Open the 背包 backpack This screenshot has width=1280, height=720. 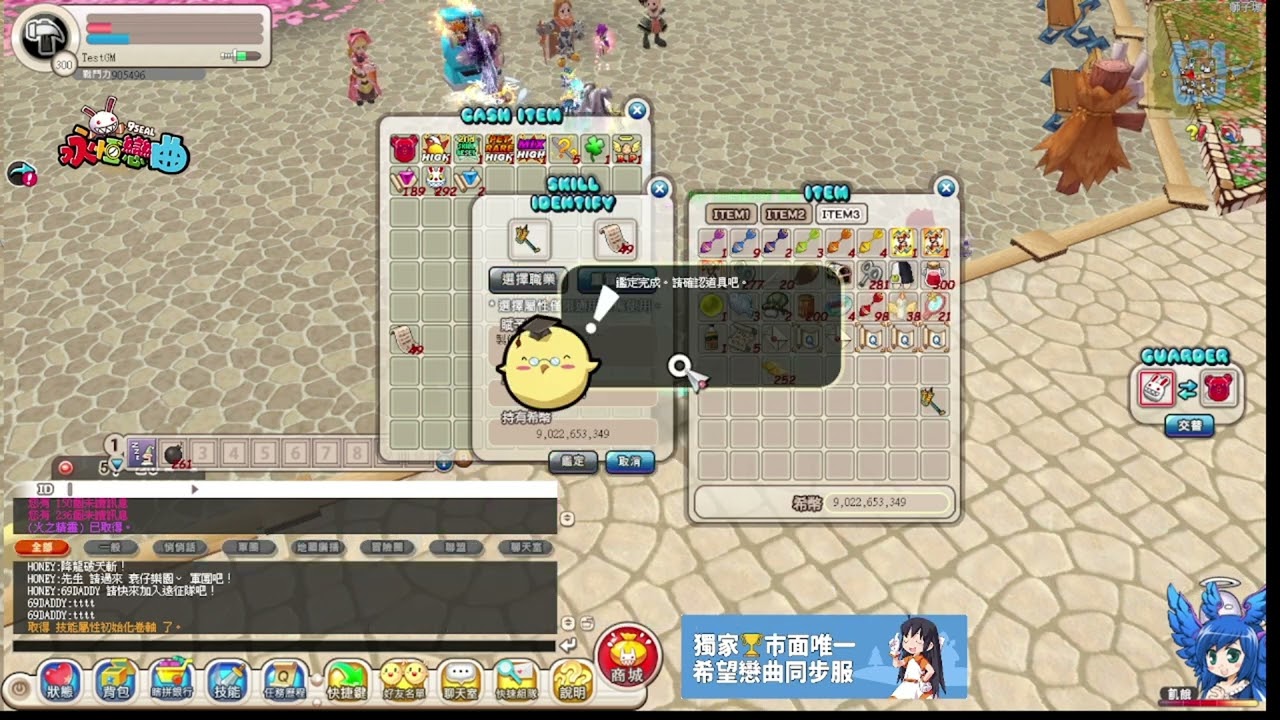tap(116, 681)
